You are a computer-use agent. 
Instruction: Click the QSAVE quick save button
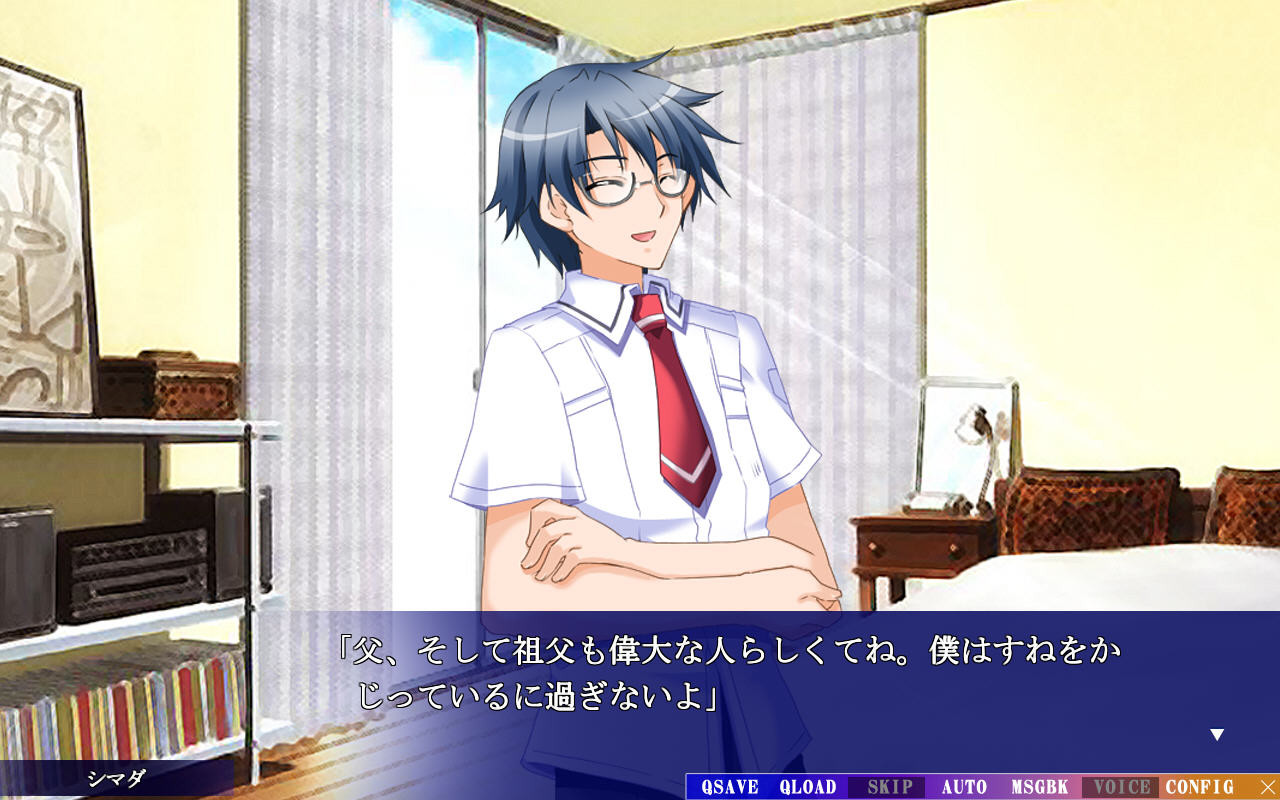[729, 787]
